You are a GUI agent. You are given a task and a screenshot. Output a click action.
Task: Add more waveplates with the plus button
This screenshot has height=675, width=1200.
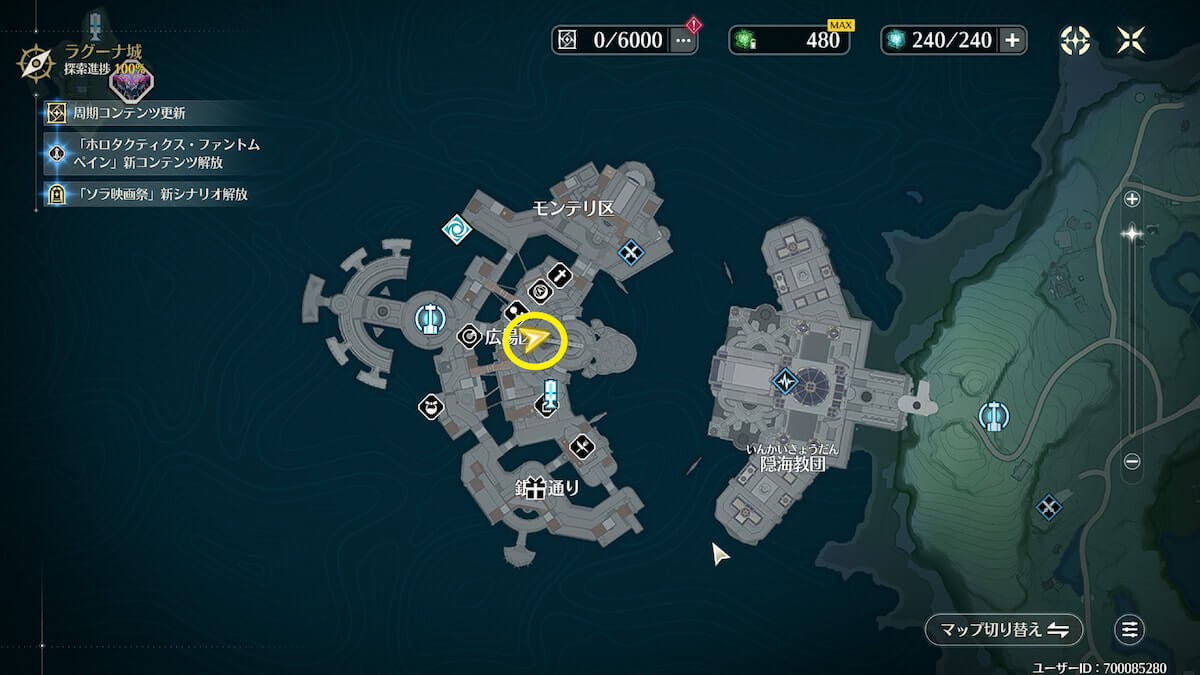point(1012,40)
